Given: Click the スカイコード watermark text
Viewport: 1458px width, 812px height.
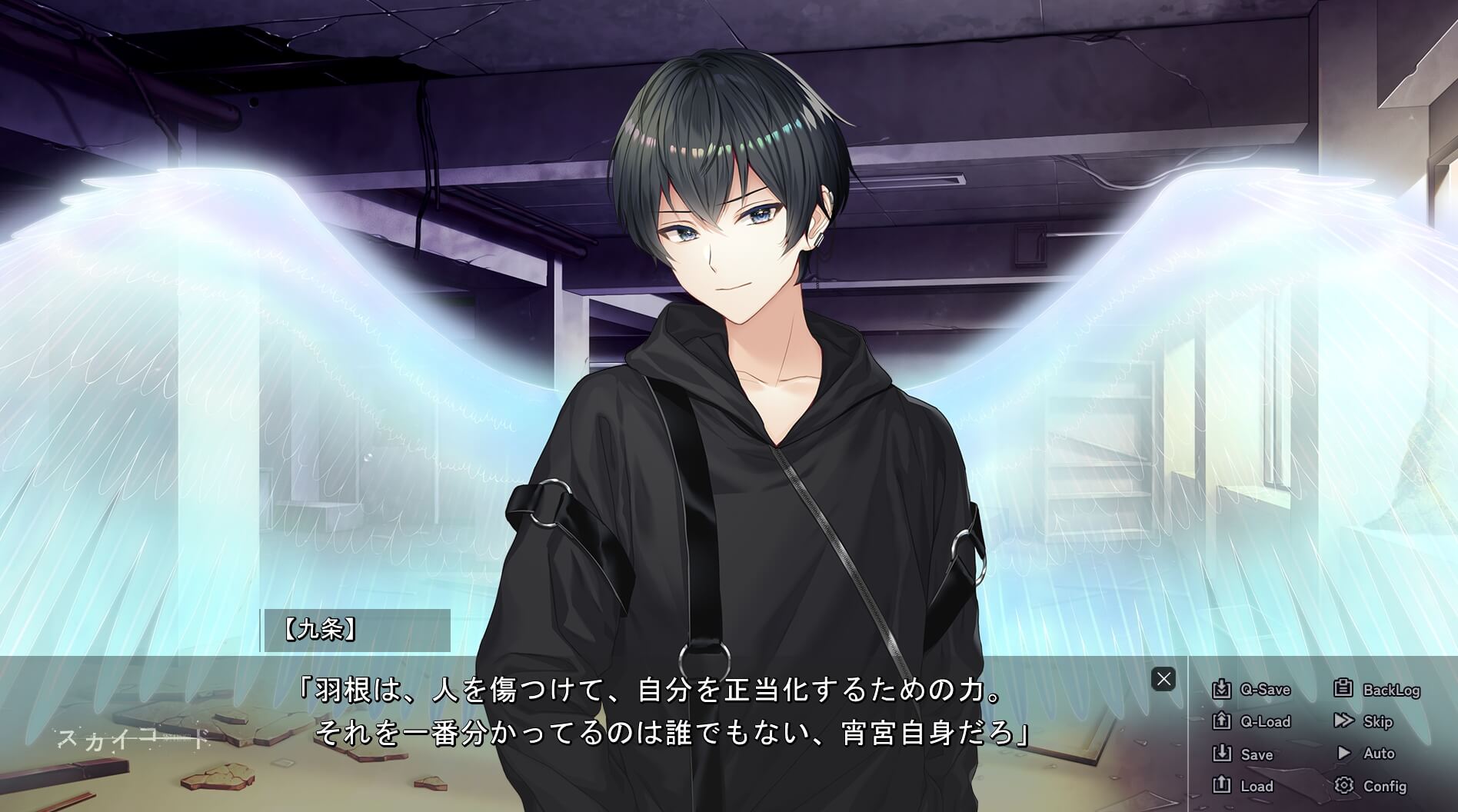Looking at the screenshot, I should point(131,740).
